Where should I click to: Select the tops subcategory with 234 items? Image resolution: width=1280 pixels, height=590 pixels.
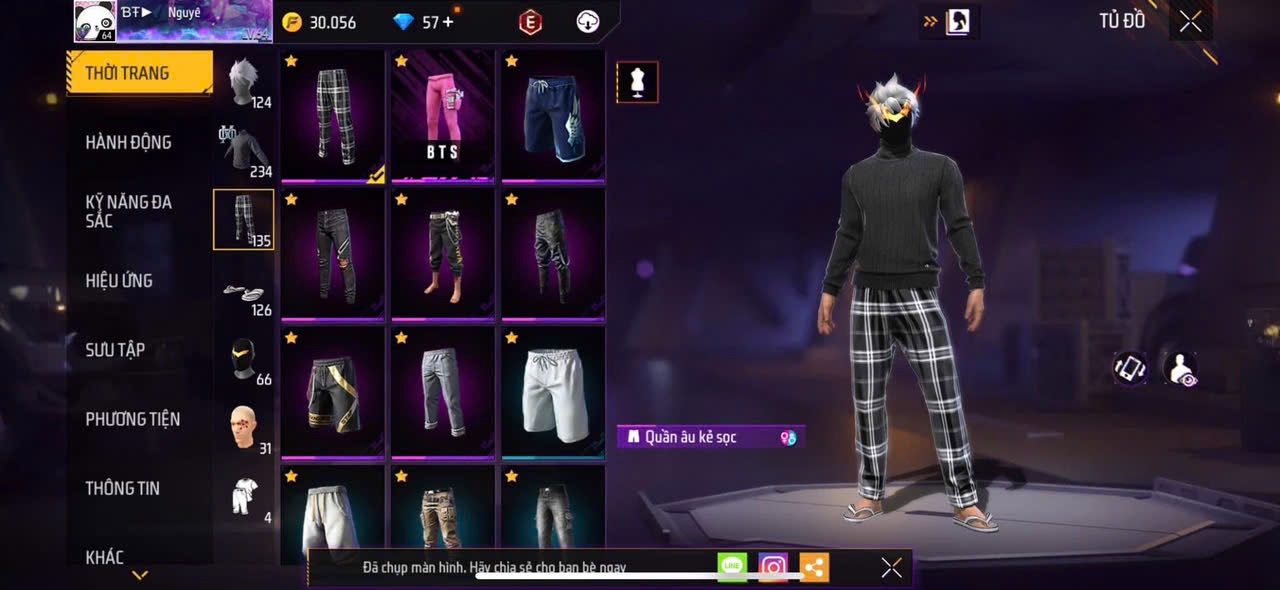coord(243,152)
